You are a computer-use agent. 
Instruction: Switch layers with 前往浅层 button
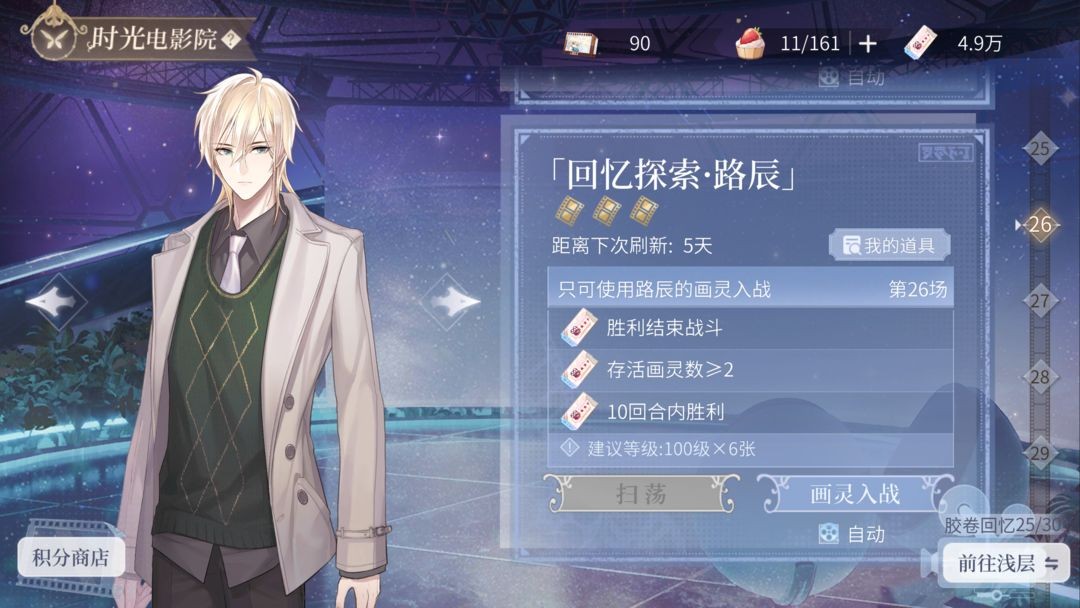(1005, 563)
